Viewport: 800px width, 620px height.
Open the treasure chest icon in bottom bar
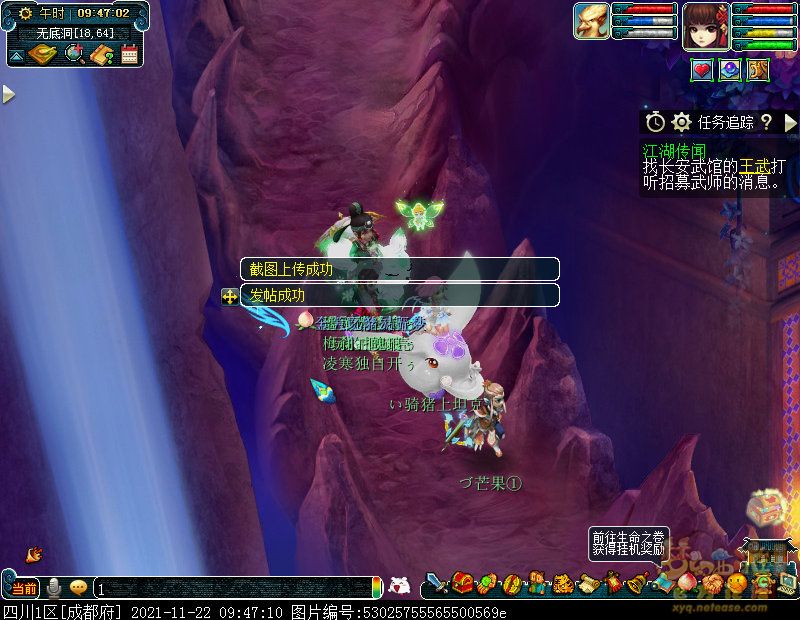[x=462, y=582]
